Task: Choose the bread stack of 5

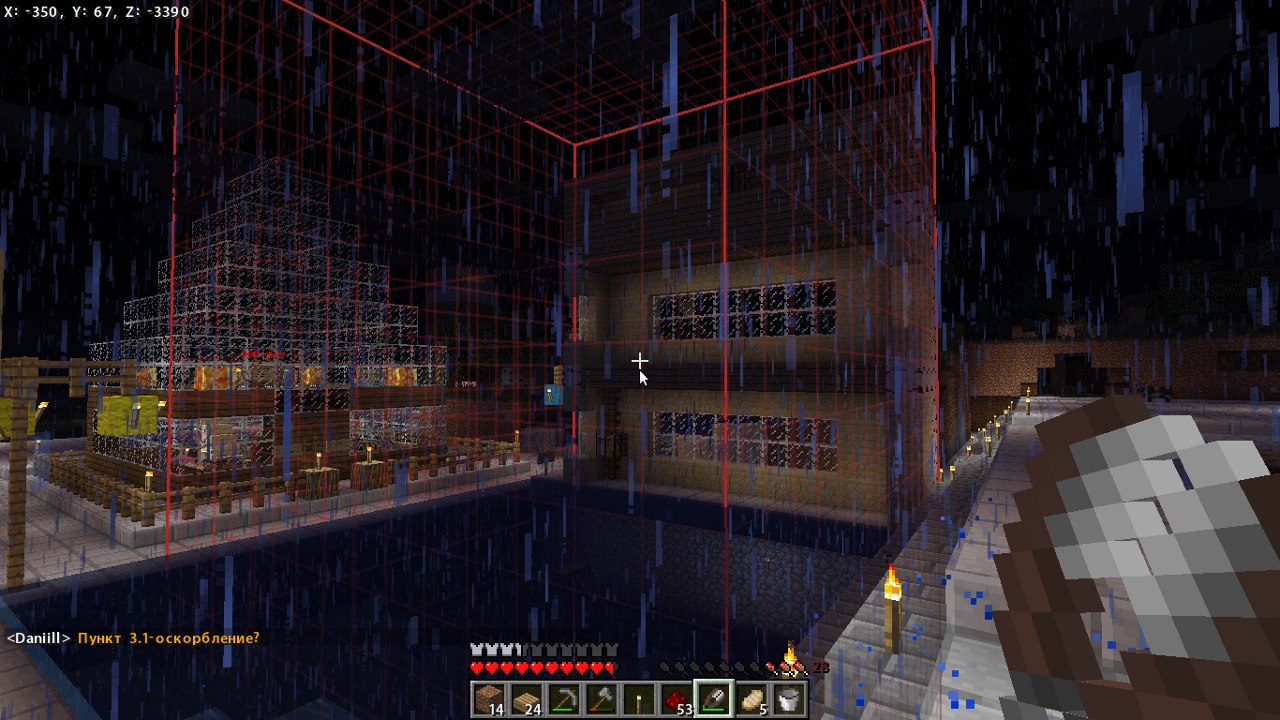Action: point(752,699)
